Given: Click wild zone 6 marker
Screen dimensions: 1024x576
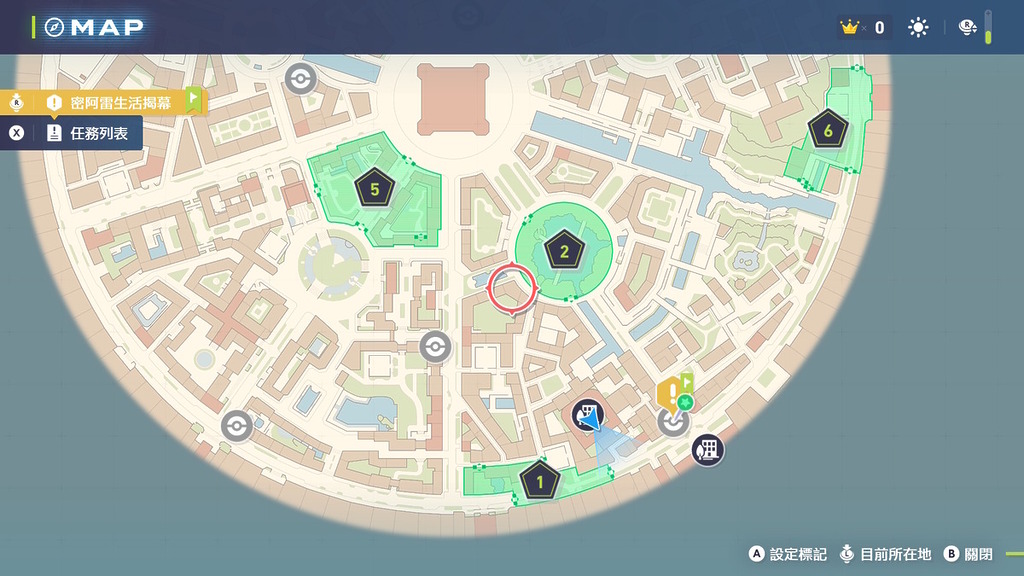Looking at the screenshot, I should tap(827, 130).
